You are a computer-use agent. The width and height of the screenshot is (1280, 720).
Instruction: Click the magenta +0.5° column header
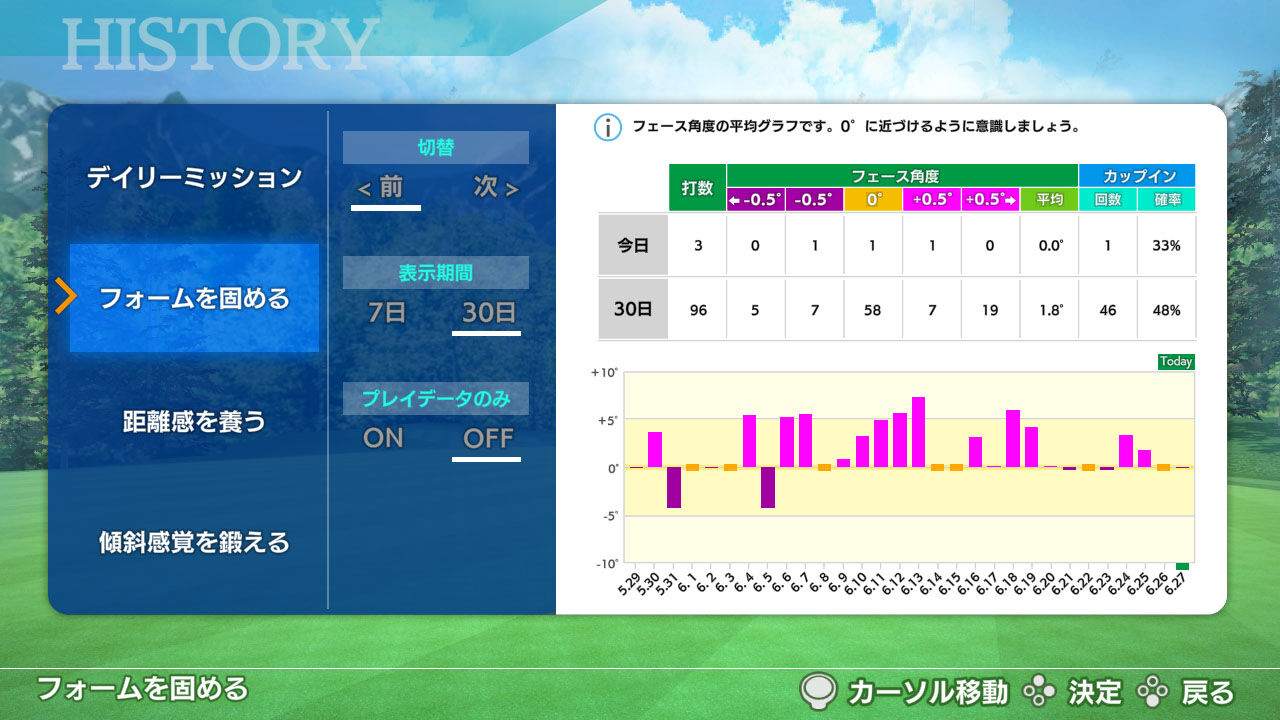coord(931,199)
